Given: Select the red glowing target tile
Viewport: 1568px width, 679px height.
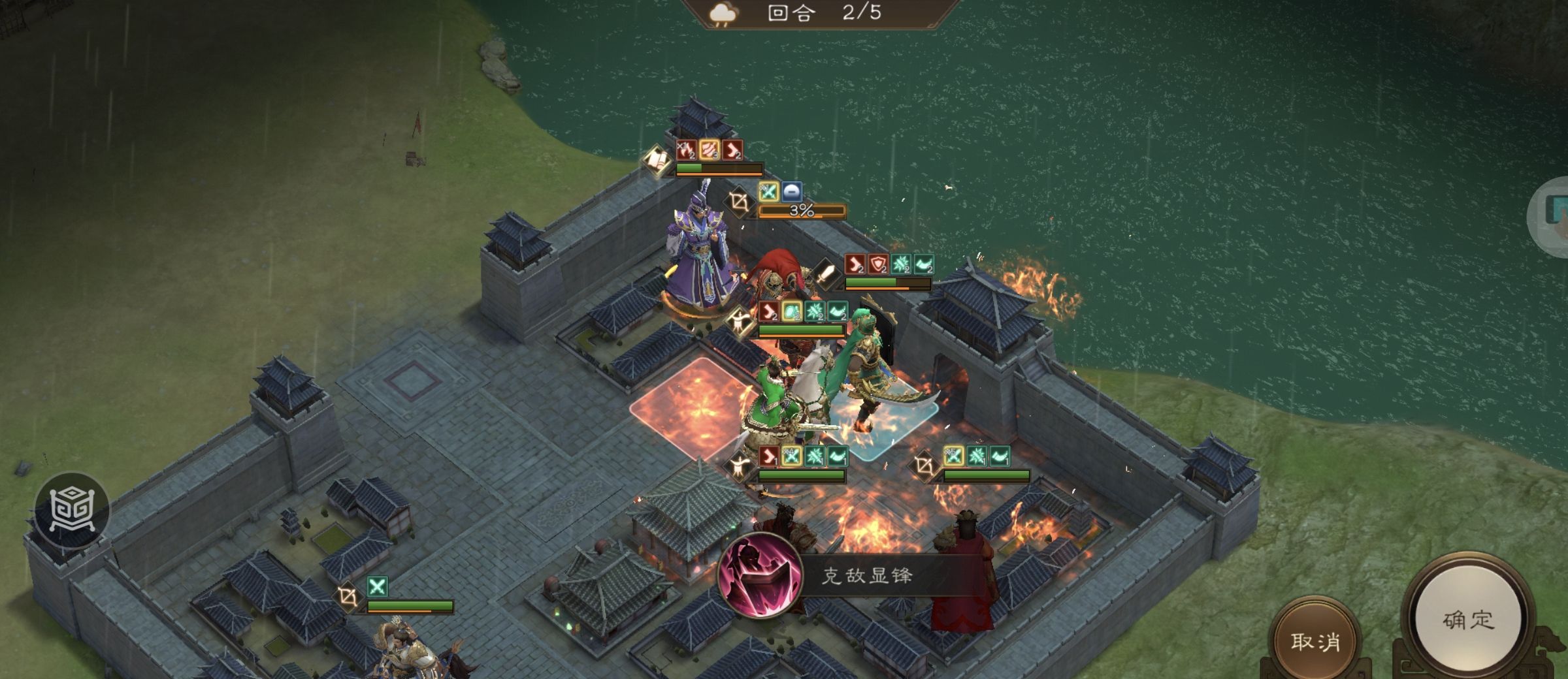Looking at the screenshot, I should [x=690, y=407].
